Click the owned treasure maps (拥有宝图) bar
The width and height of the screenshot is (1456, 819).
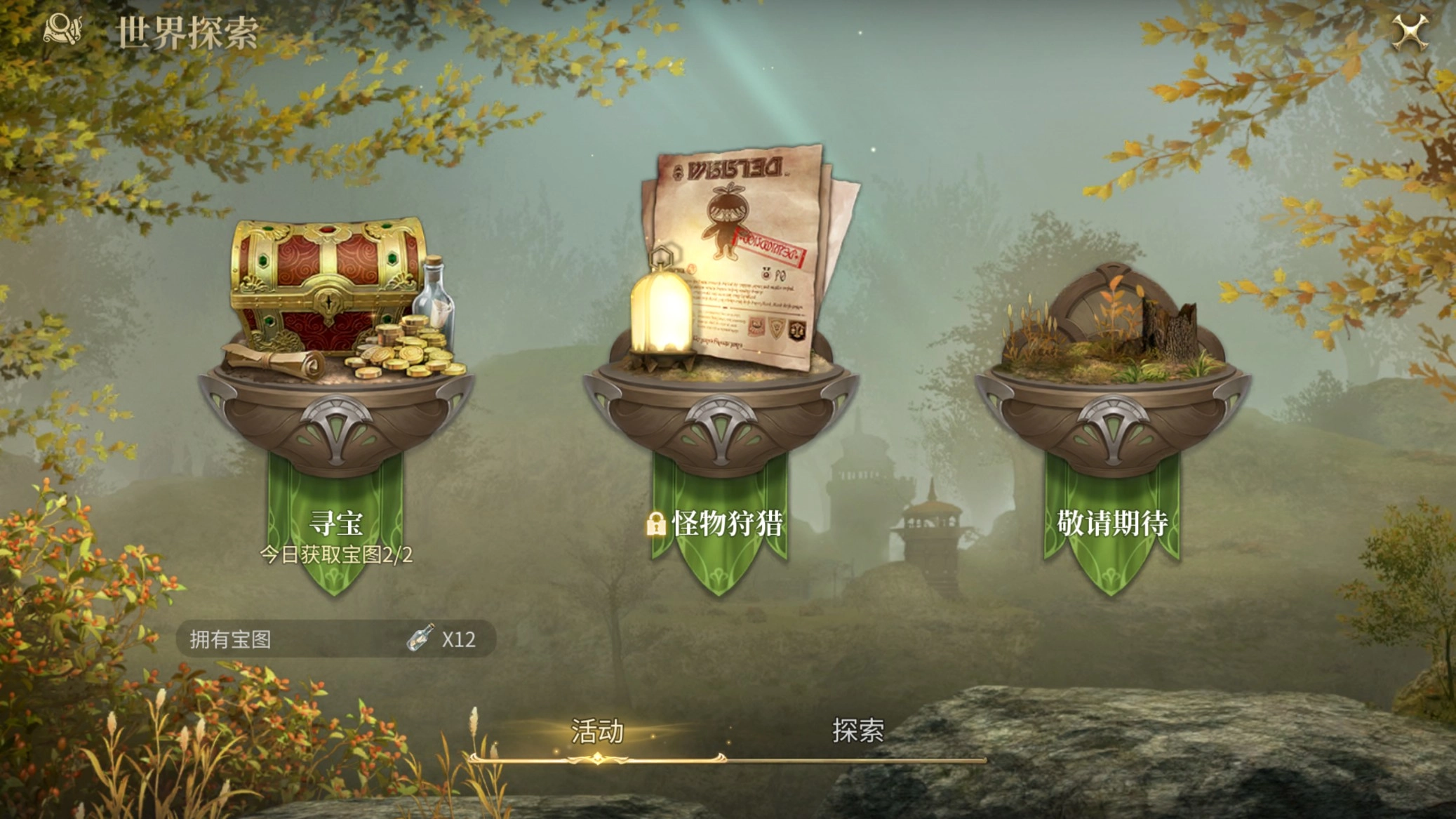(x=335, y=639)
